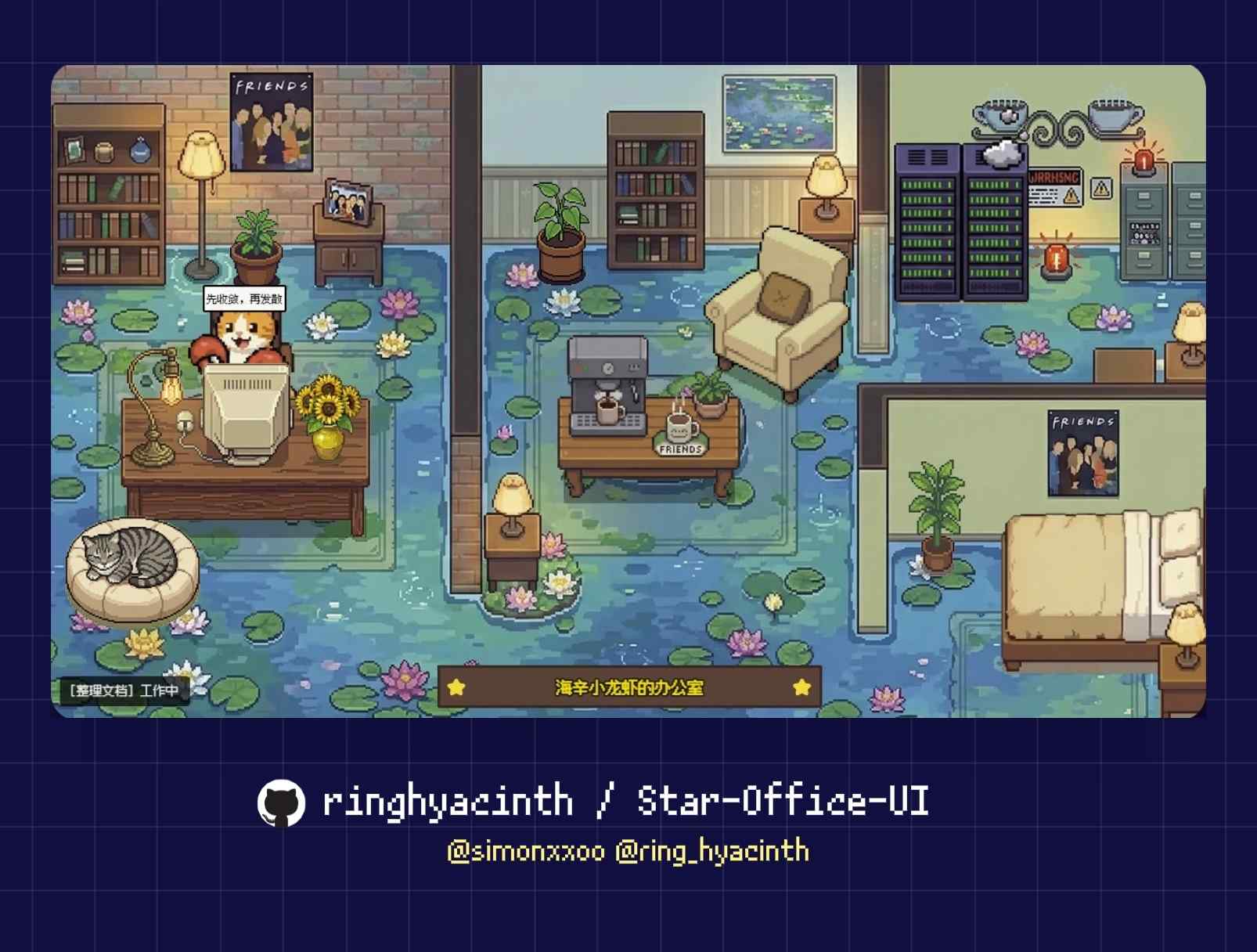Click the 先收敛，再发散 speech bubble
This screenshot has width=1257, height=952.
coord(244,298)
